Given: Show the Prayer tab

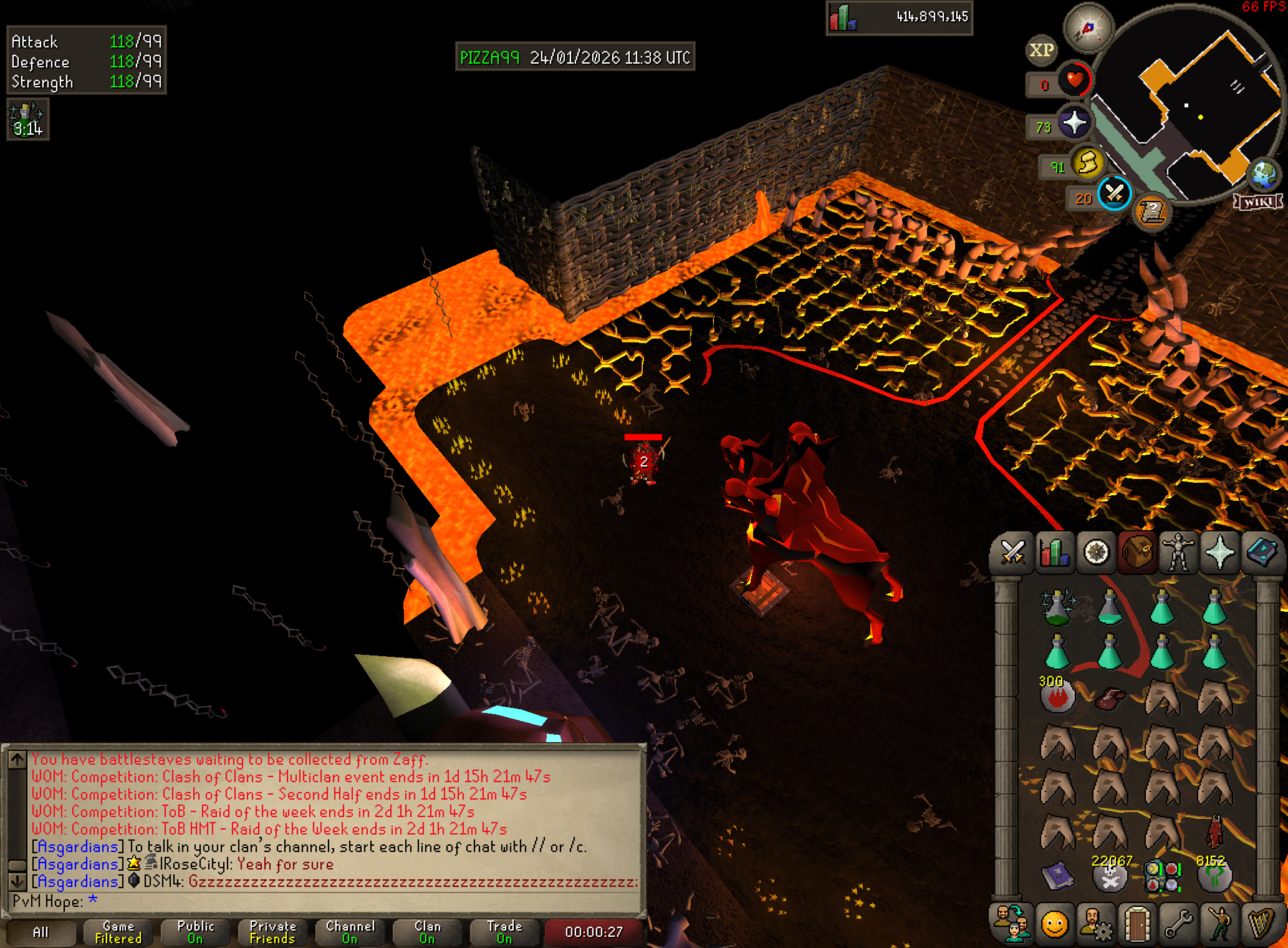Looking at the screenshot, I should 1219,553.
